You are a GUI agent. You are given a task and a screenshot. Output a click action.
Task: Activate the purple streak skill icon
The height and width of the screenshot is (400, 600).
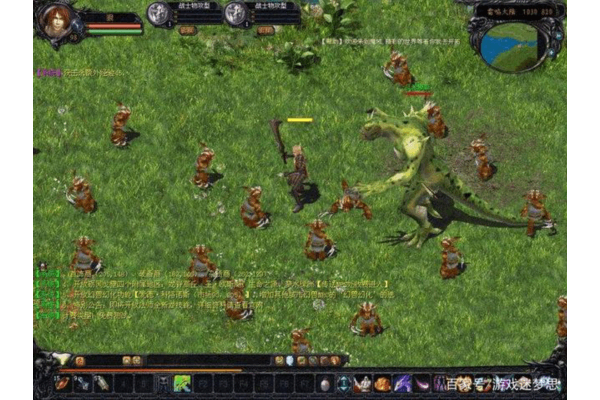402,383
